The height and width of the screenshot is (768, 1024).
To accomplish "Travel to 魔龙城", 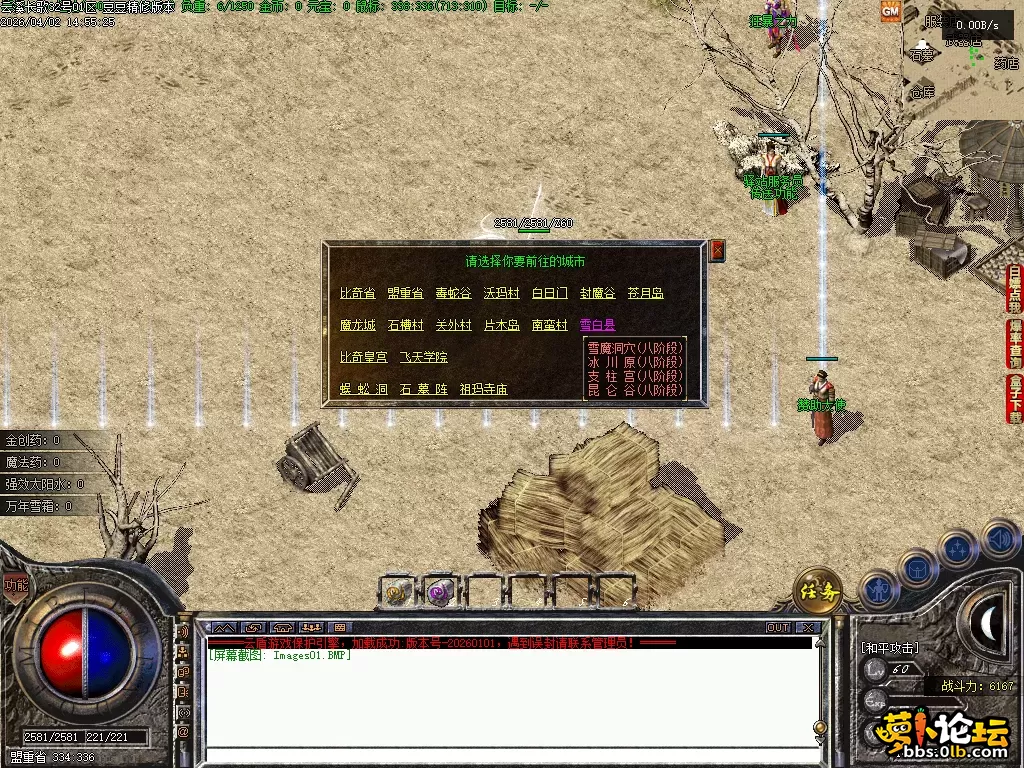I will click(x=357, y=325).
